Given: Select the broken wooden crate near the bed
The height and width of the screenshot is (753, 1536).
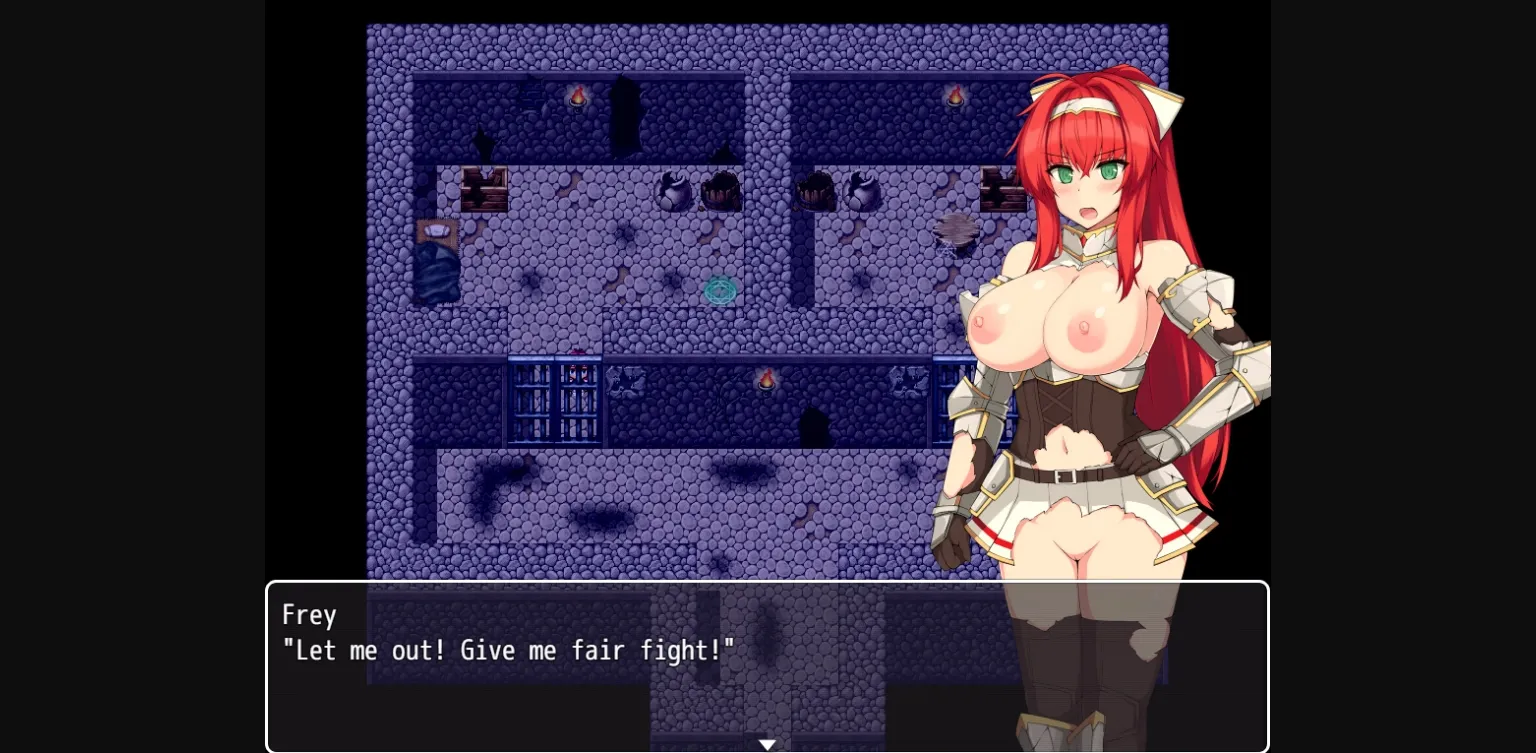Looking at the screenshot, I should (x=484, y=187).
